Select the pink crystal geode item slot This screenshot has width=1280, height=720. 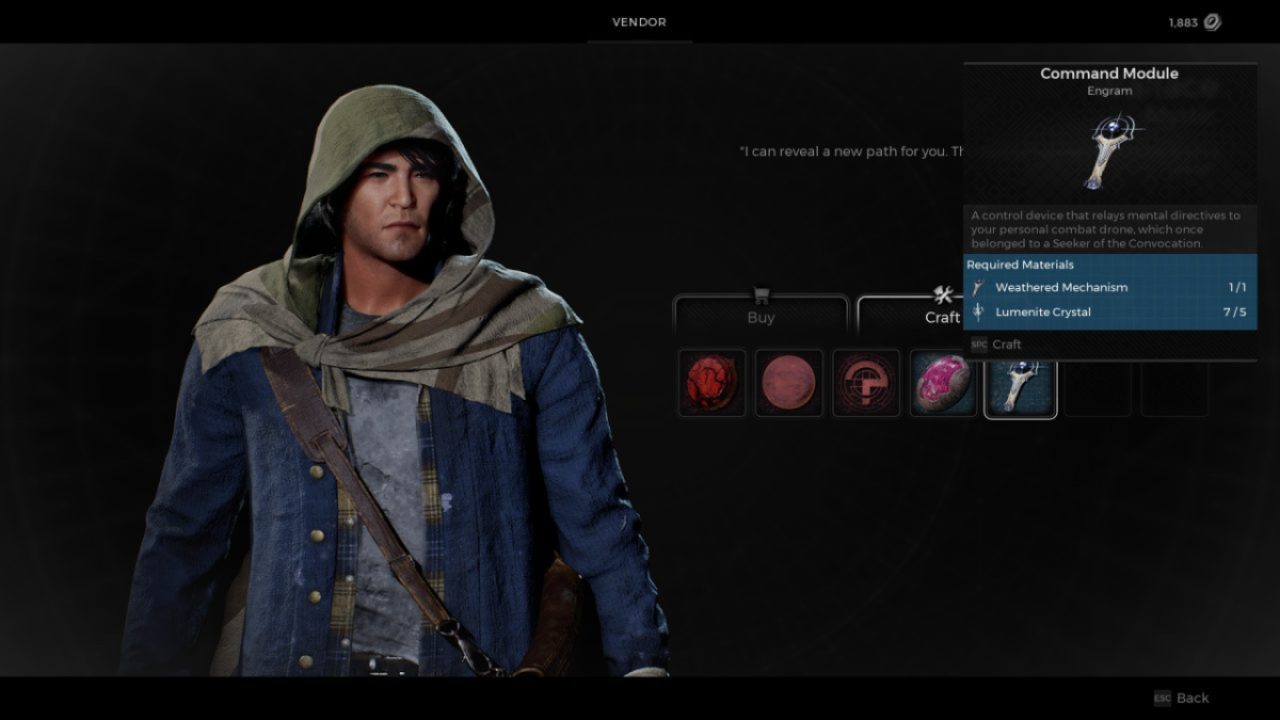point(944,383)
